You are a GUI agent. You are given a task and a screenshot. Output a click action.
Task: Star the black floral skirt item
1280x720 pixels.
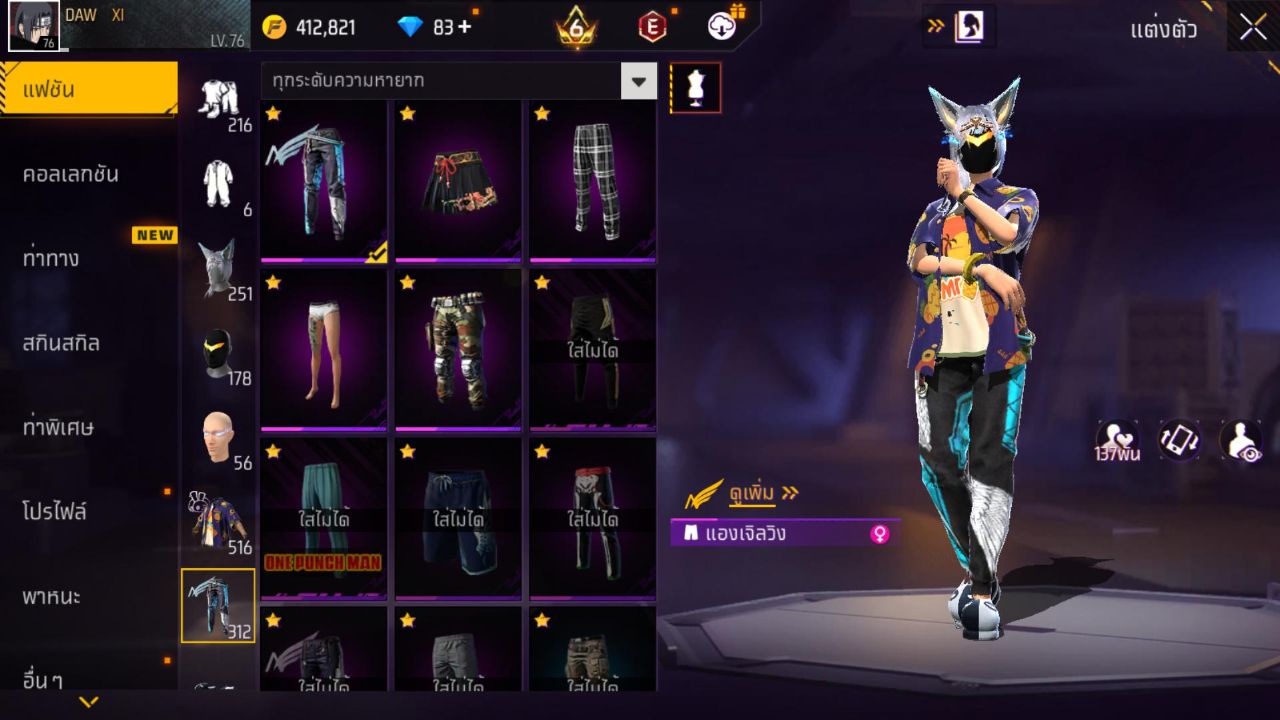coord(405,115)
